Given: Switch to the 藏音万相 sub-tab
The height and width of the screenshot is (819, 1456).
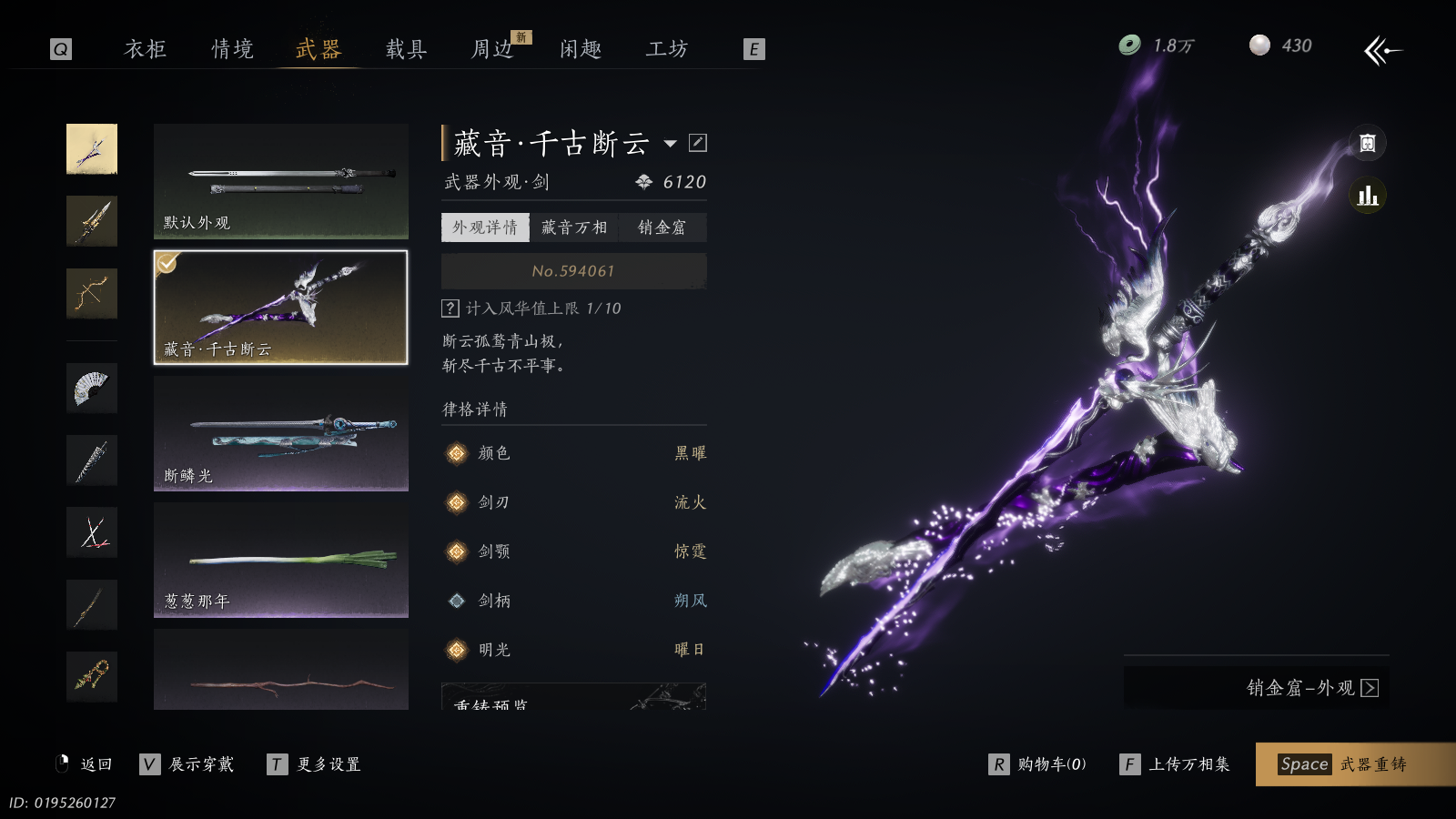Looking at the screenshot, I should (573, 227).
